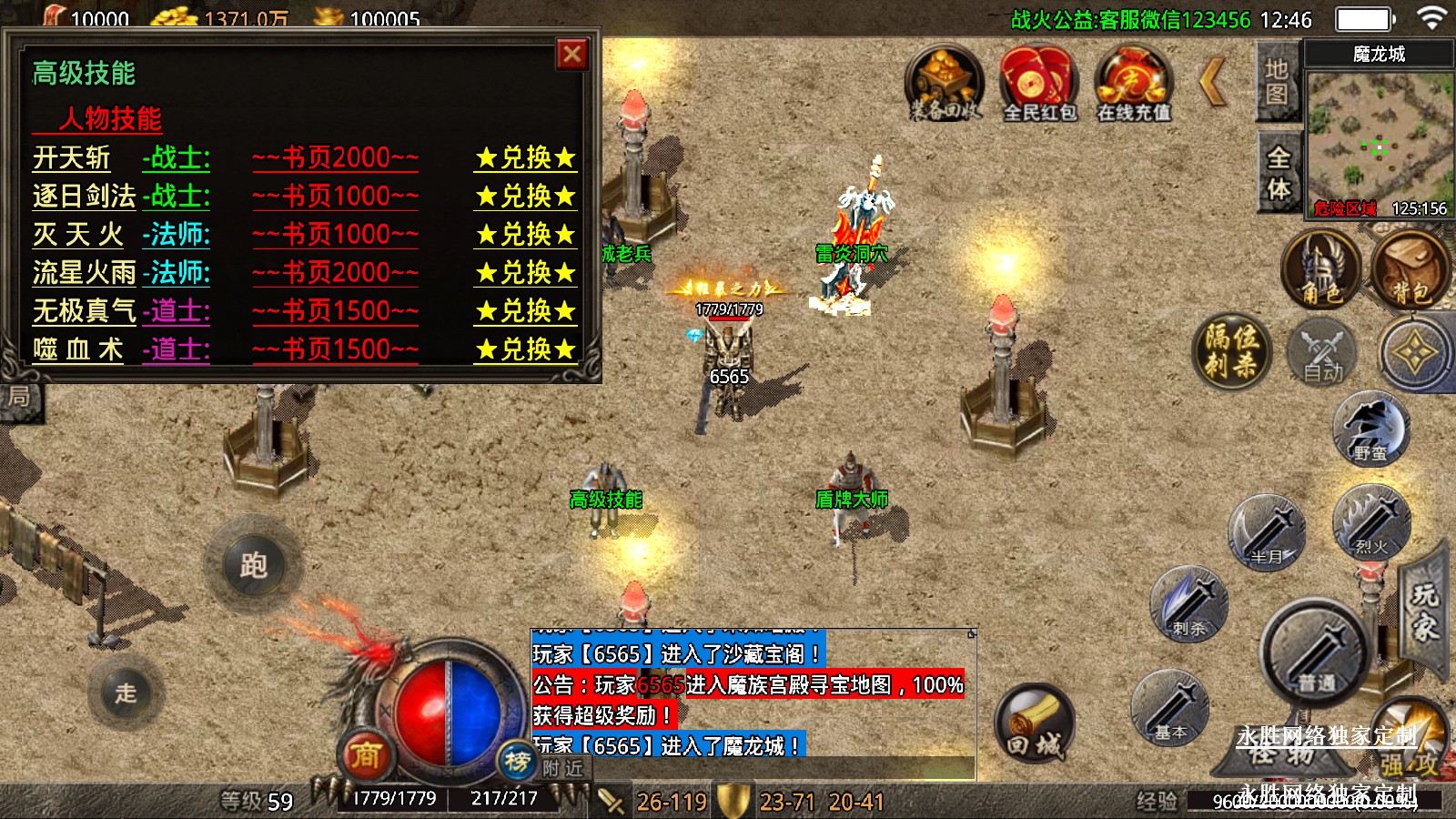
Task: Select 兑换 on the 流星火雨 row
Action: 526,273
